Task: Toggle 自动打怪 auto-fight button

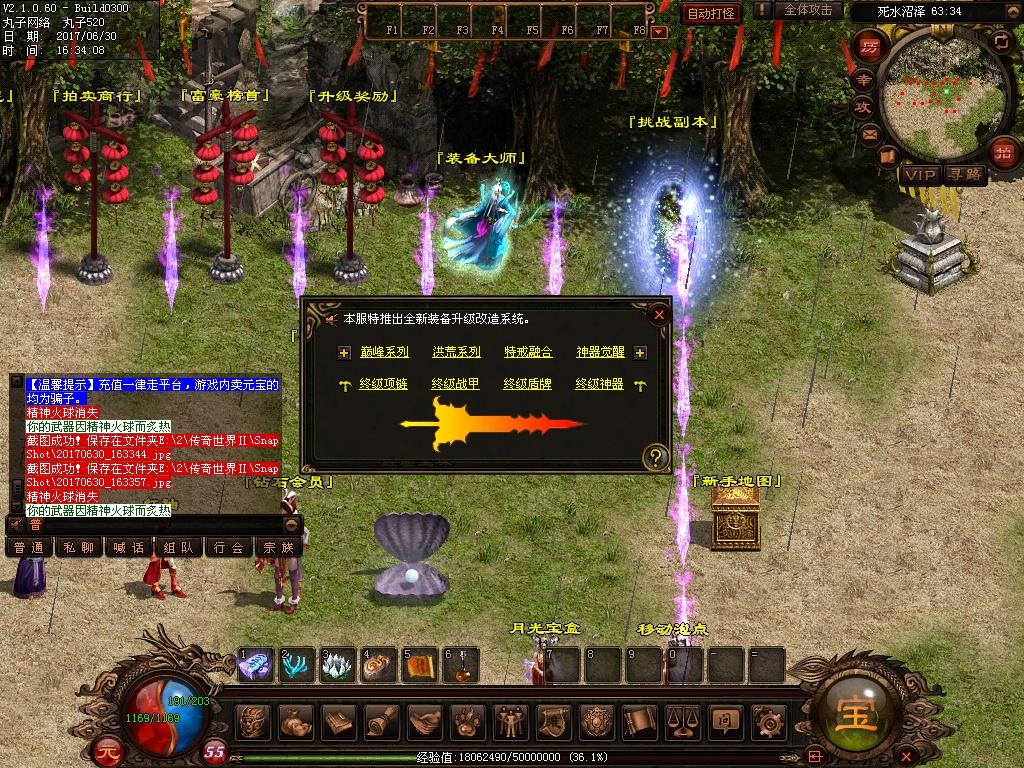Action: (x=712, y=13)
